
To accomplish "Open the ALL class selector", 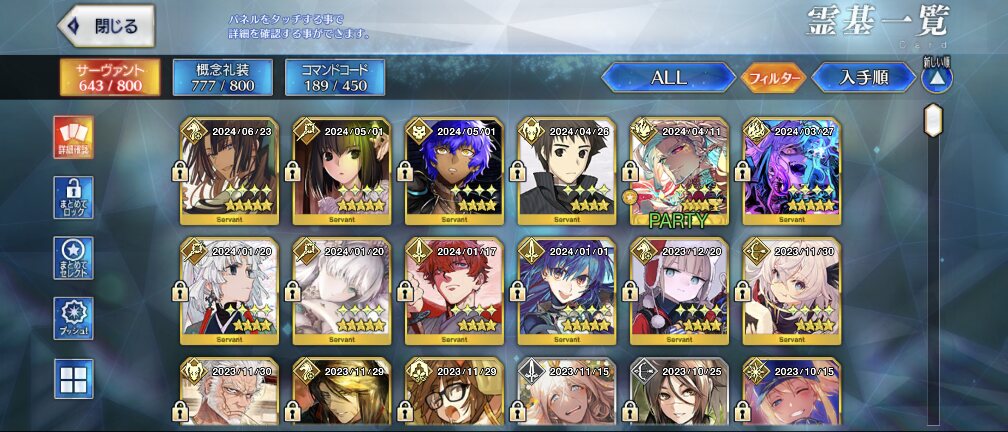I will pos(668,78).
